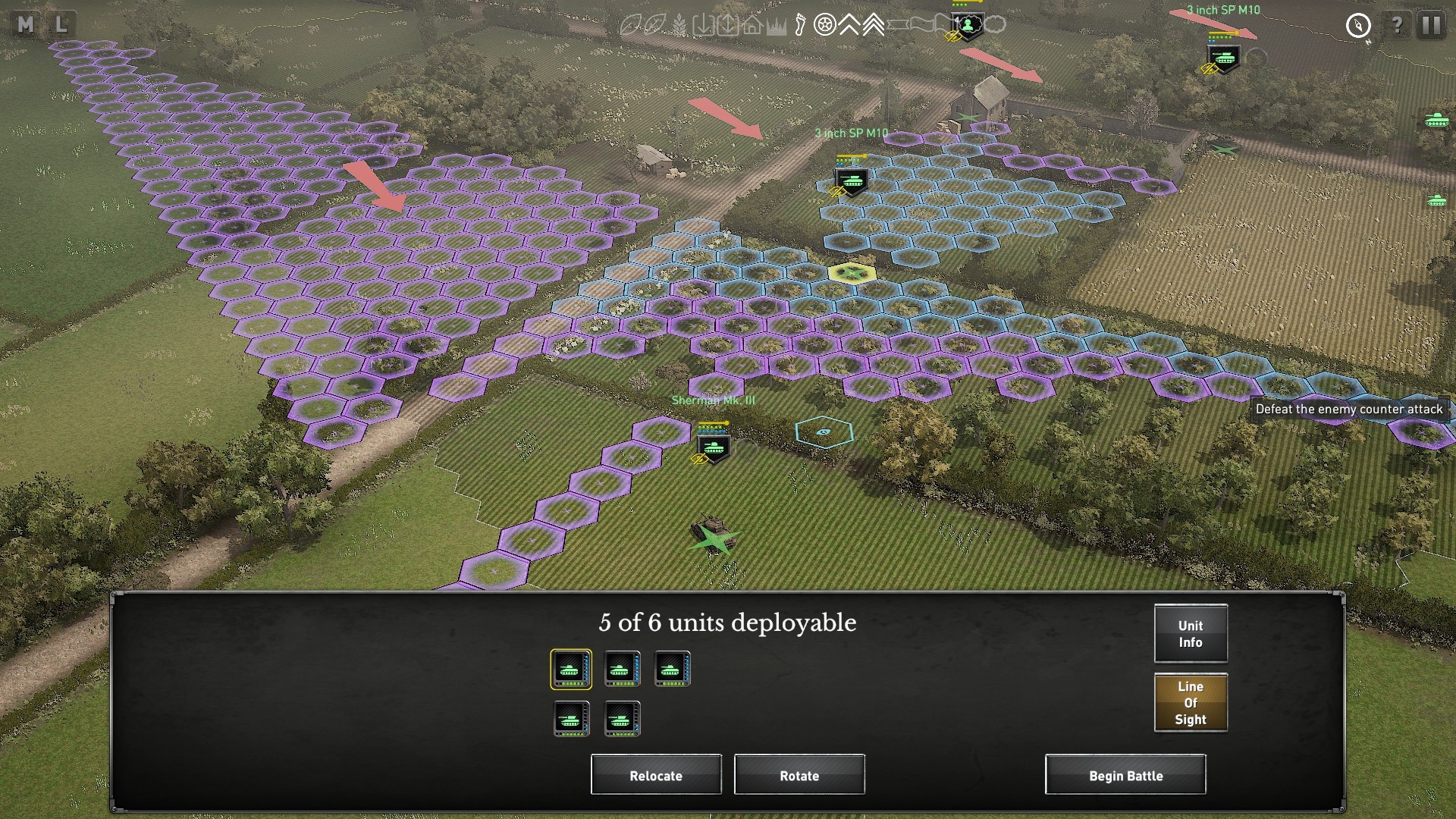1456x819 pixels.
Task: Open the Unit Info panel
Action: 1191,634
